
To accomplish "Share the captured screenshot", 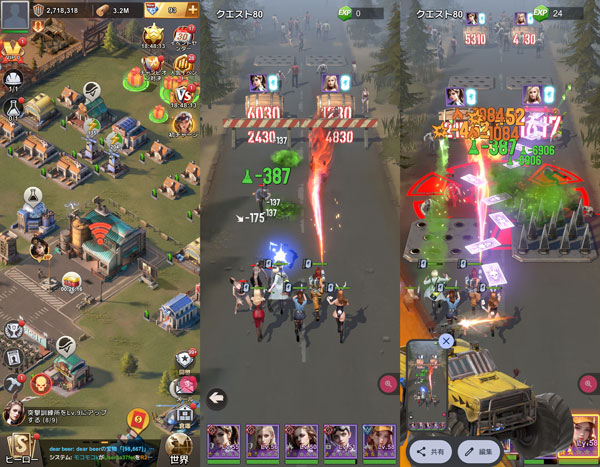I will click(433, 451).
